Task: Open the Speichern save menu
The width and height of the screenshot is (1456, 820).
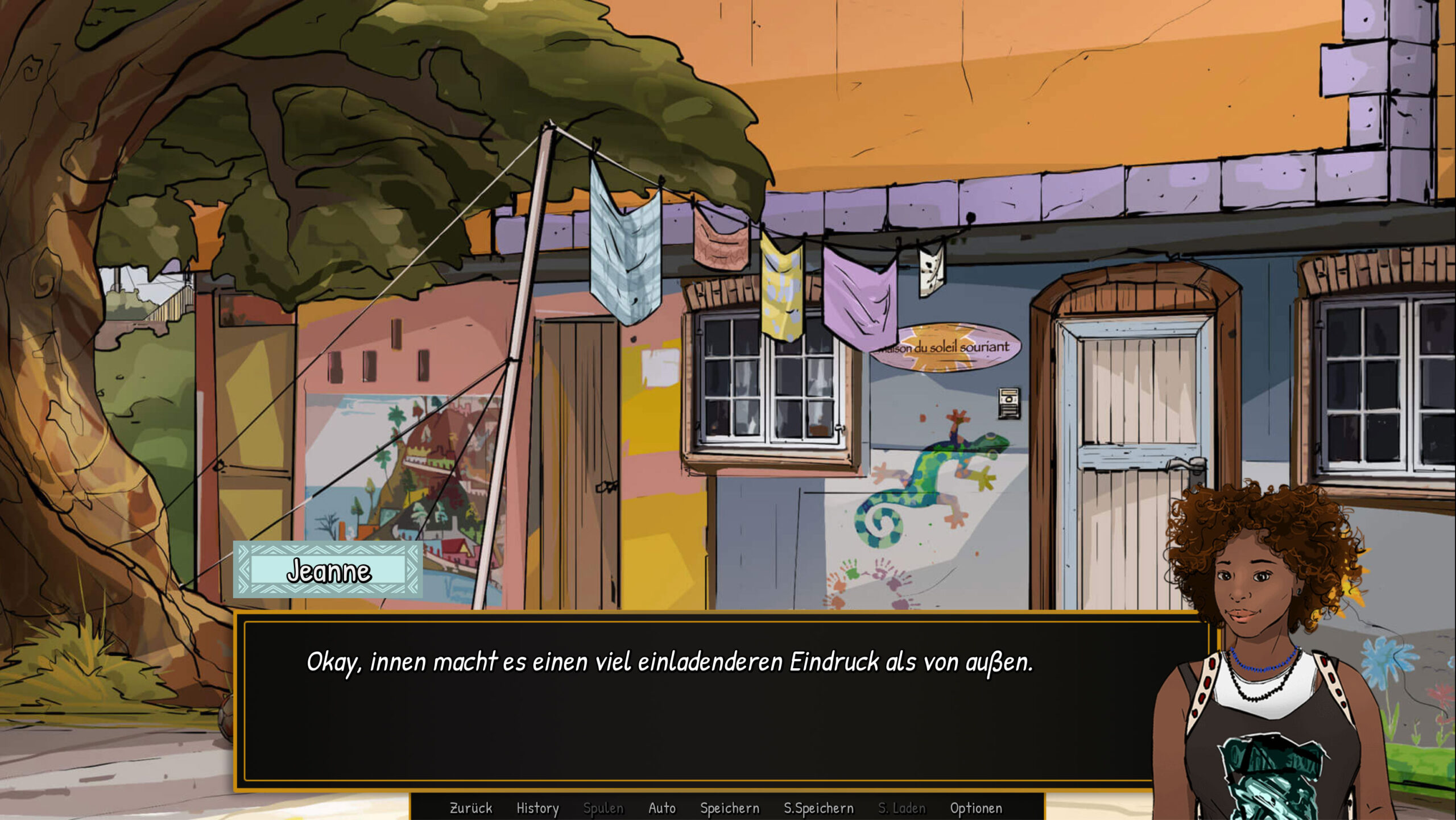Action: click(730, 808)
